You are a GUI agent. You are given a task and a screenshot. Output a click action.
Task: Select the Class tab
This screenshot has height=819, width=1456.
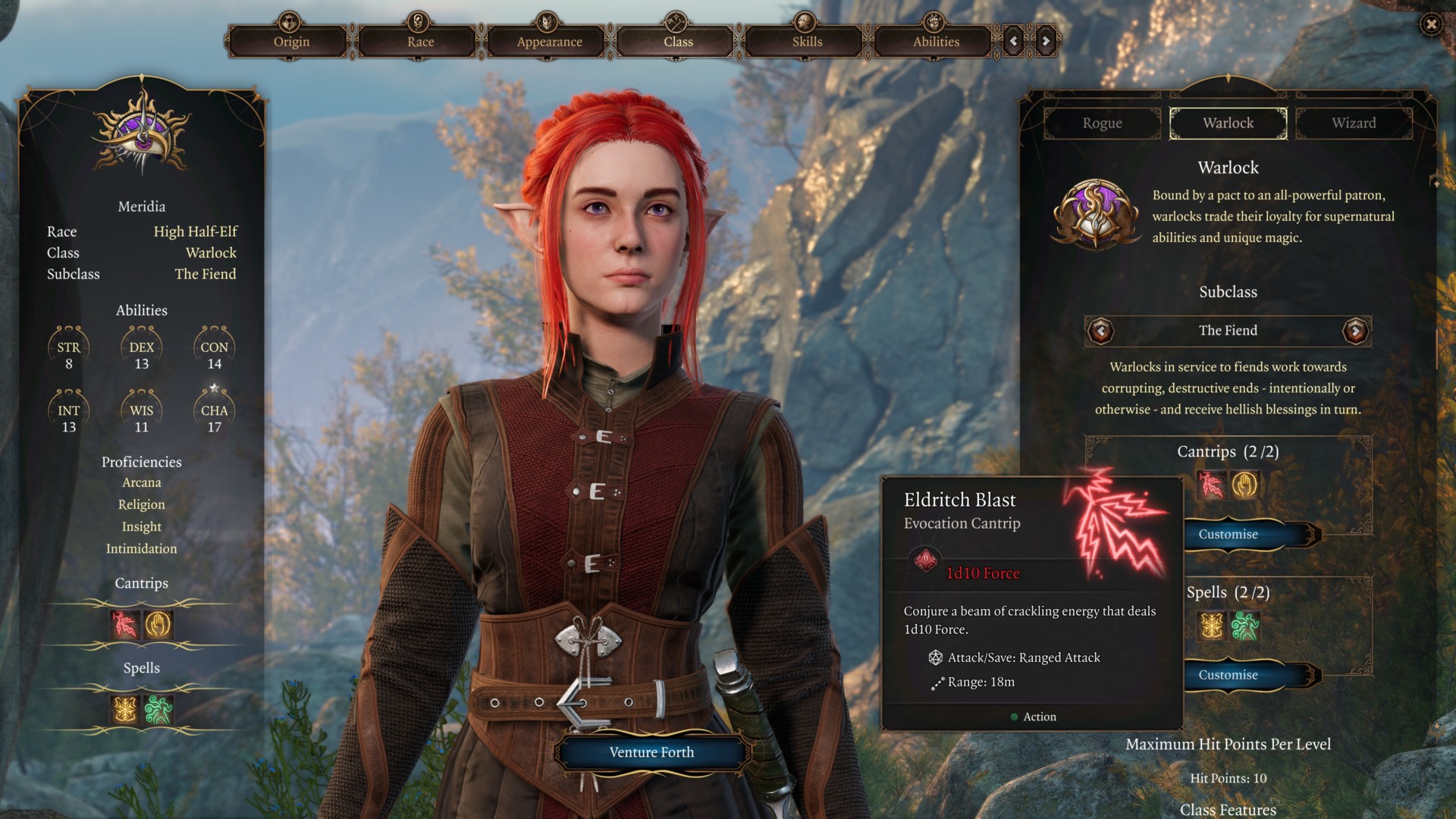(x=678, y=42)
